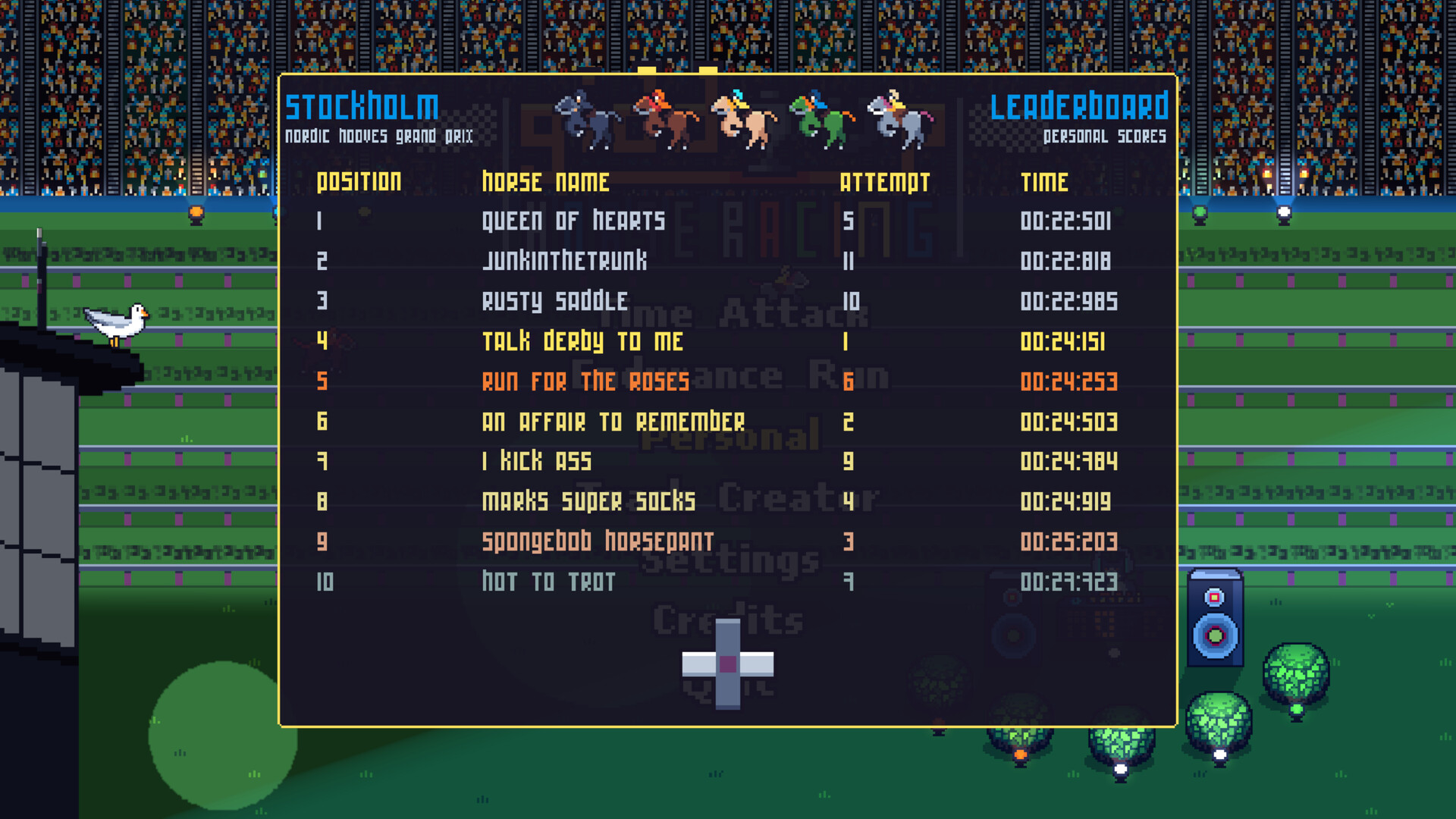Click the tan horse with yellow jockey icon
This screenshot has height=819, width=1456.
click(x=743, y=118)
